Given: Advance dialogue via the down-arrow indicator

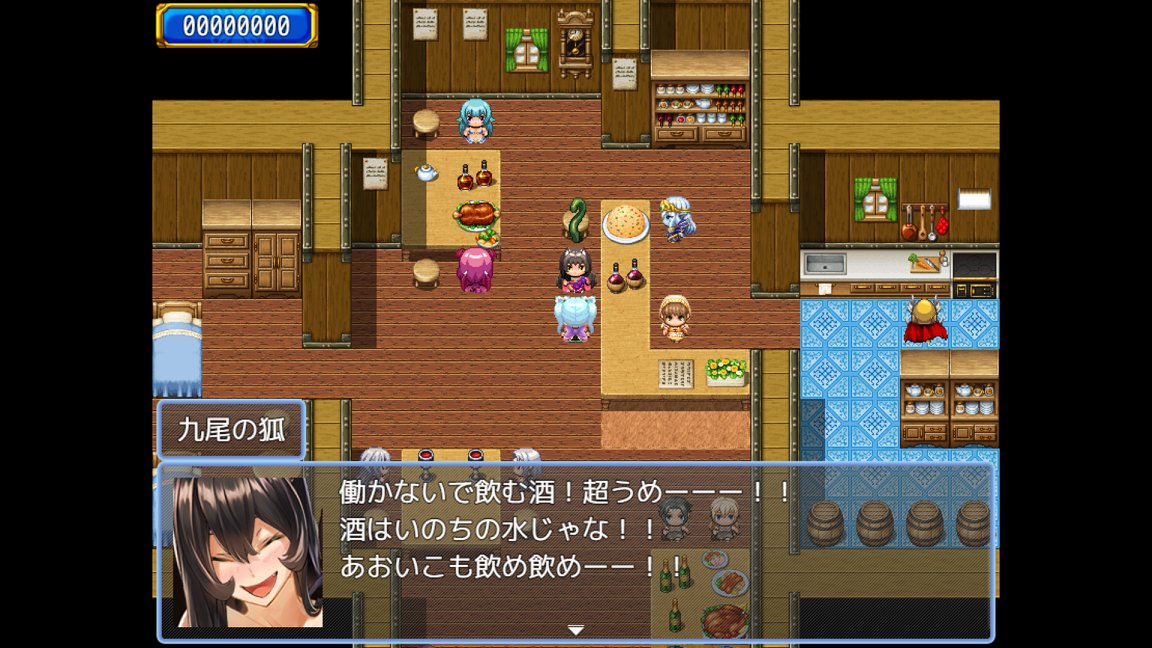Looking at the screenshot, I should [x=575, y=630].
